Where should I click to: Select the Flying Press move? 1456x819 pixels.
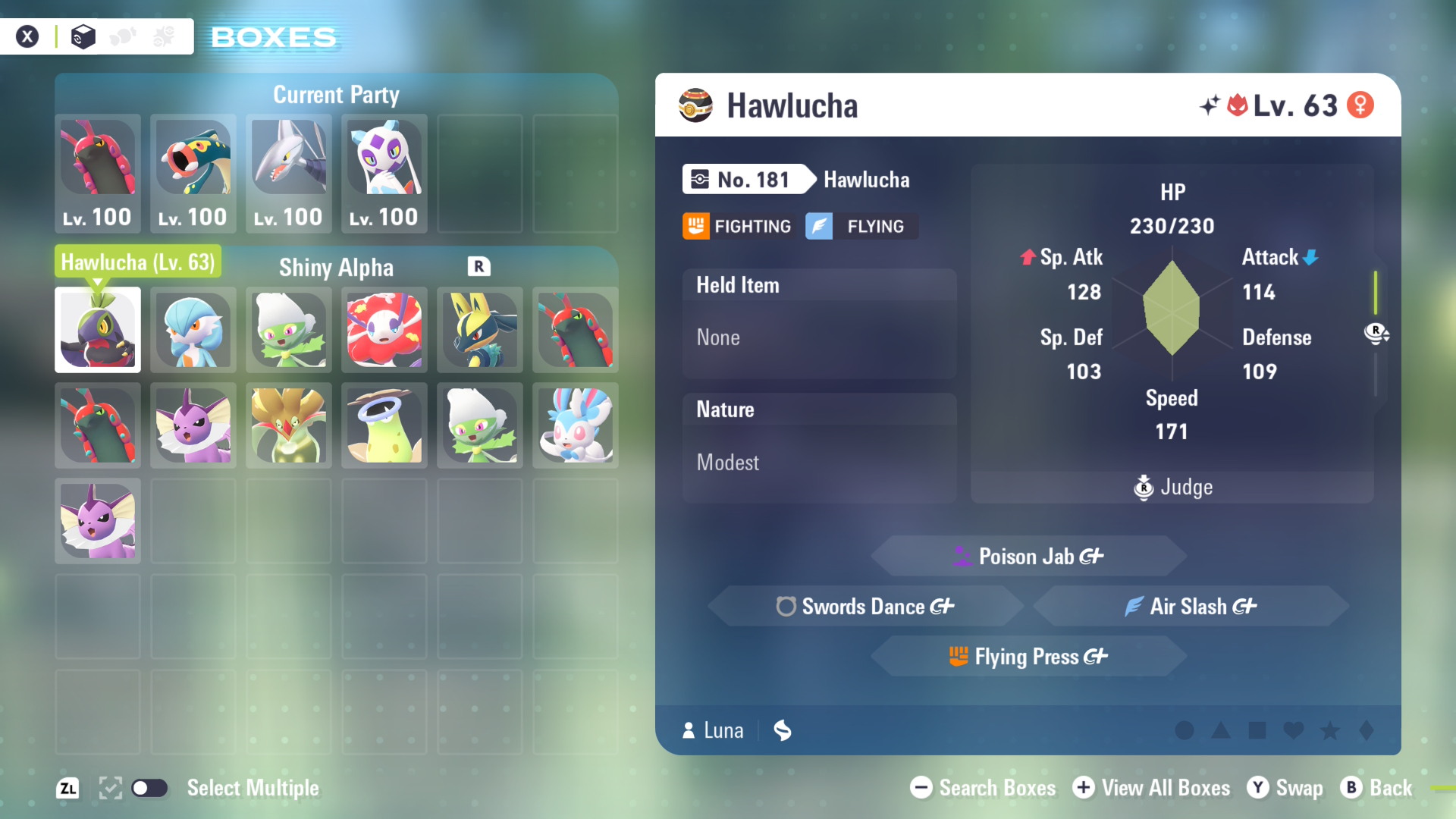point(1028,657)
